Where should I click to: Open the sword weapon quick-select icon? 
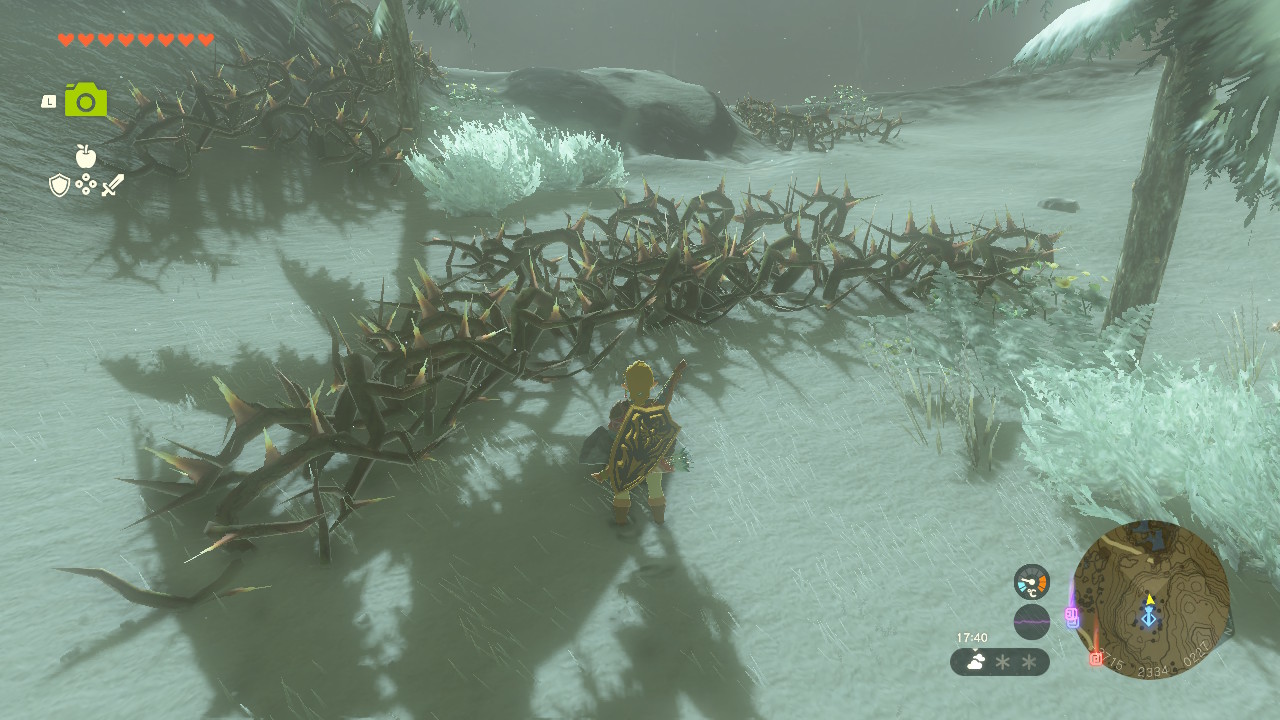click(112, 185)
